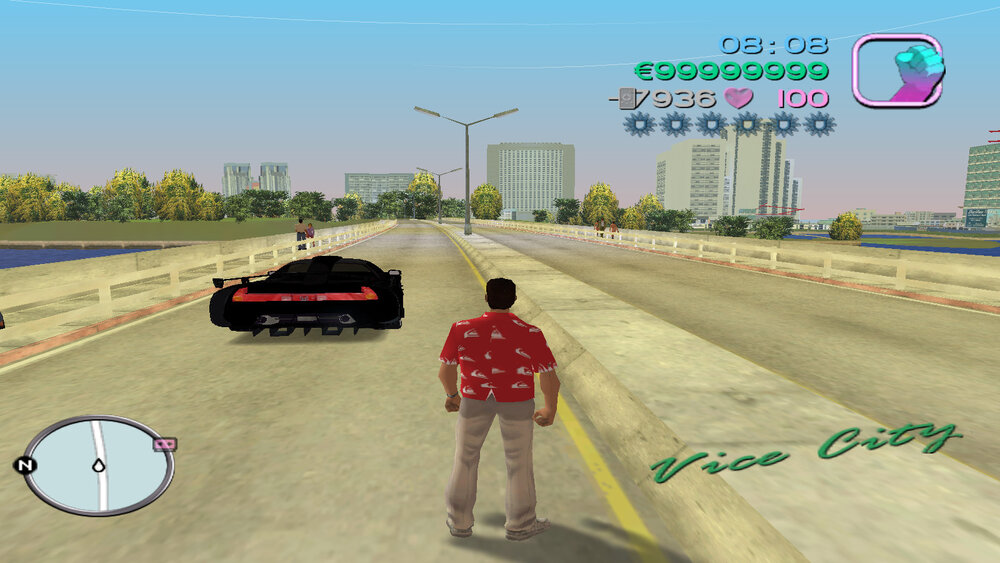Select the pink cassette marker on radar
Image resolution: width=1000 pixels, height=563 pixels.
point(164,444)
